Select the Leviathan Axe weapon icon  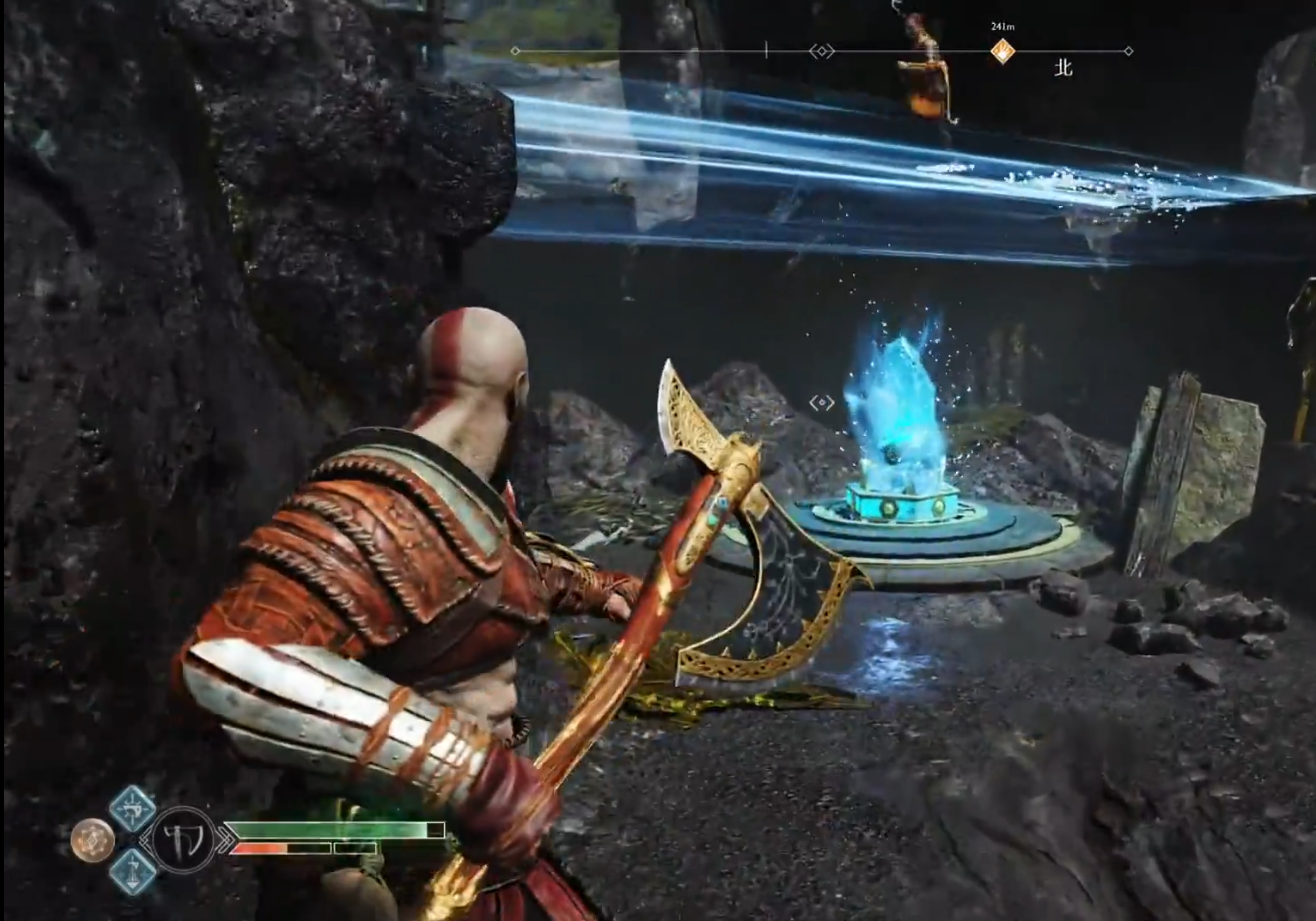[183, 839]
